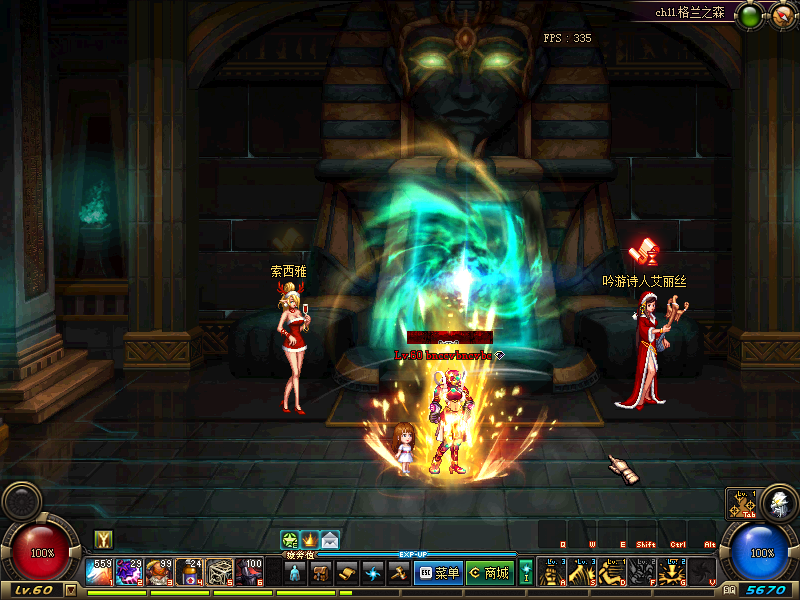Image resolution: width=800 pixels, height=600 pixels.
Task: Open the golden crown icon
Action: click(310, 540)
